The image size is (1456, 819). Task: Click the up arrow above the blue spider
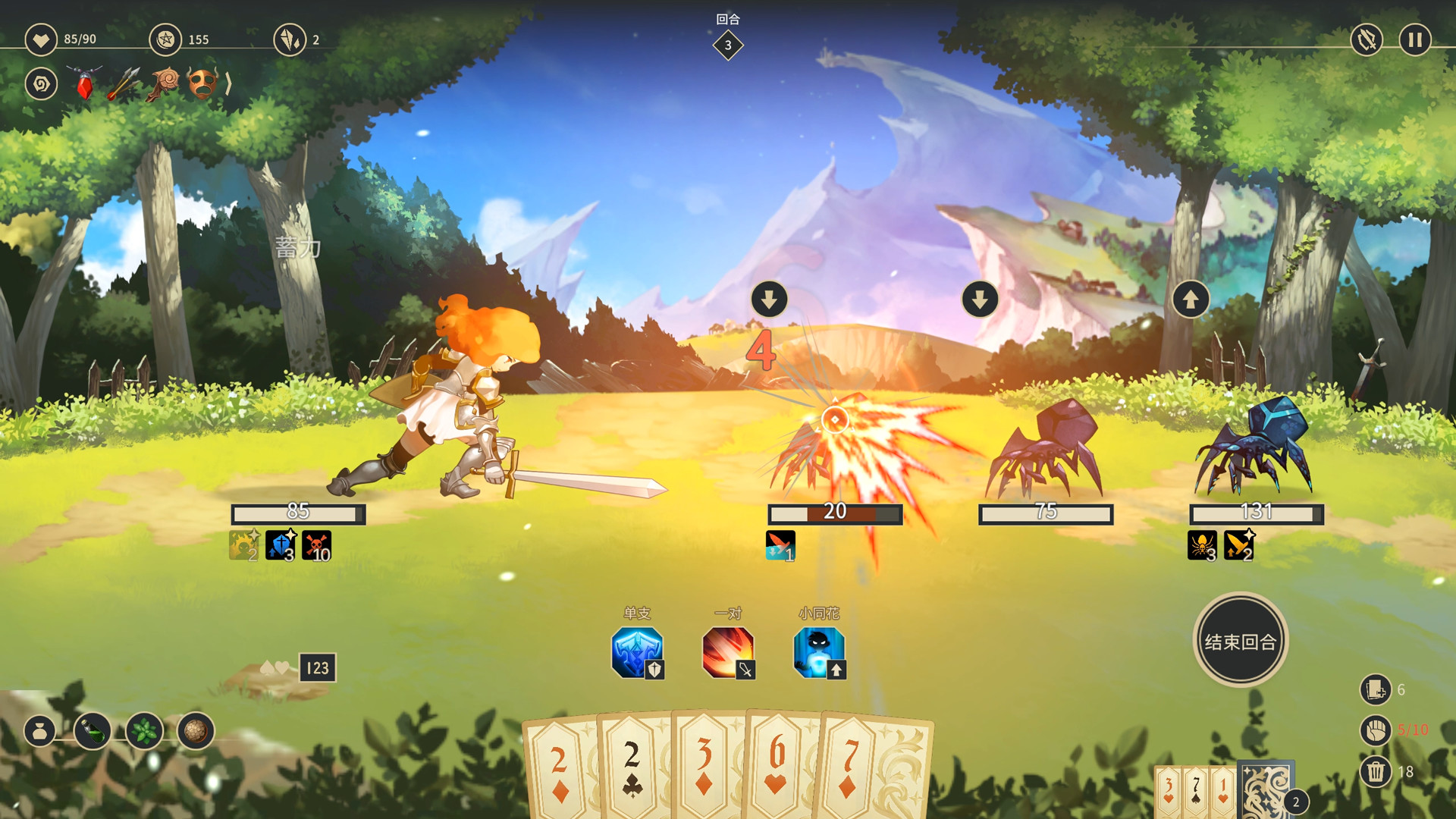click(x=1190, y=299)
